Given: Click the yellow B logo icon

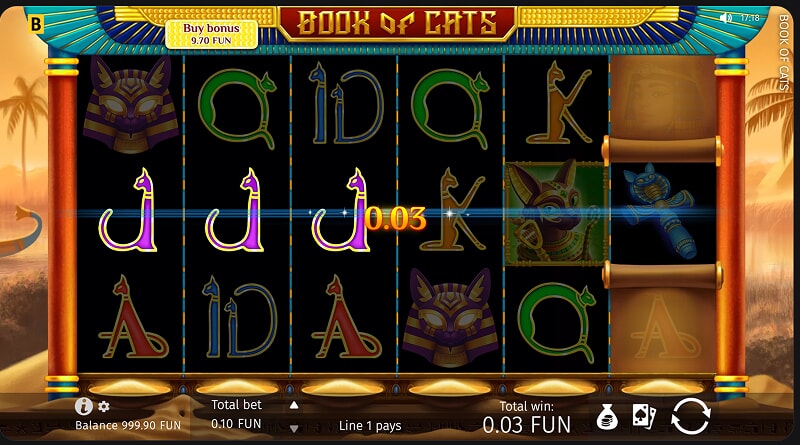Looking at the screenshot, I should pyautogui.click(x=37, y=20).
